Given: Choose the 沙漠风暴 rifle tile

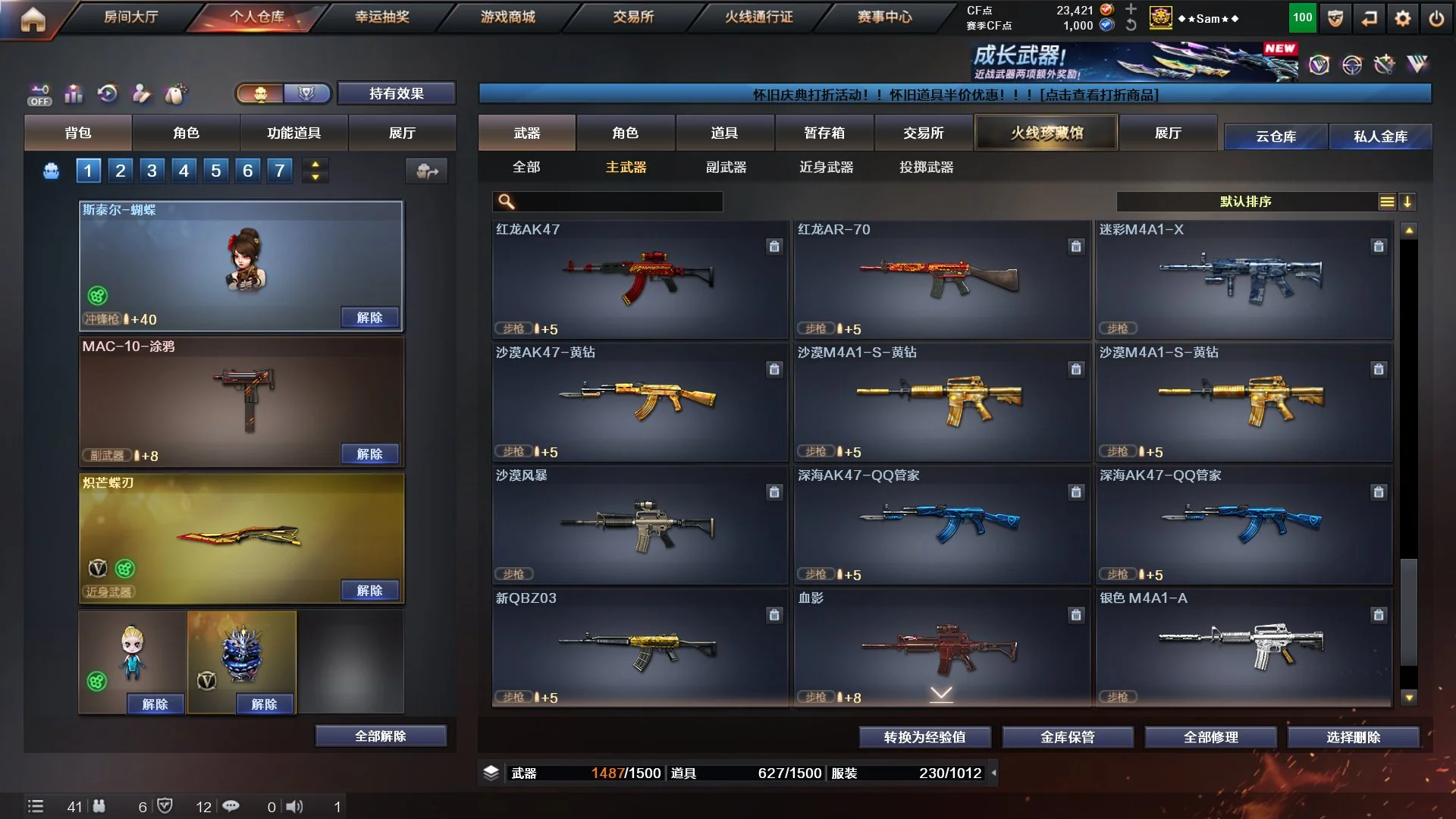Looking at the screenshot, I should click(639, 525).
